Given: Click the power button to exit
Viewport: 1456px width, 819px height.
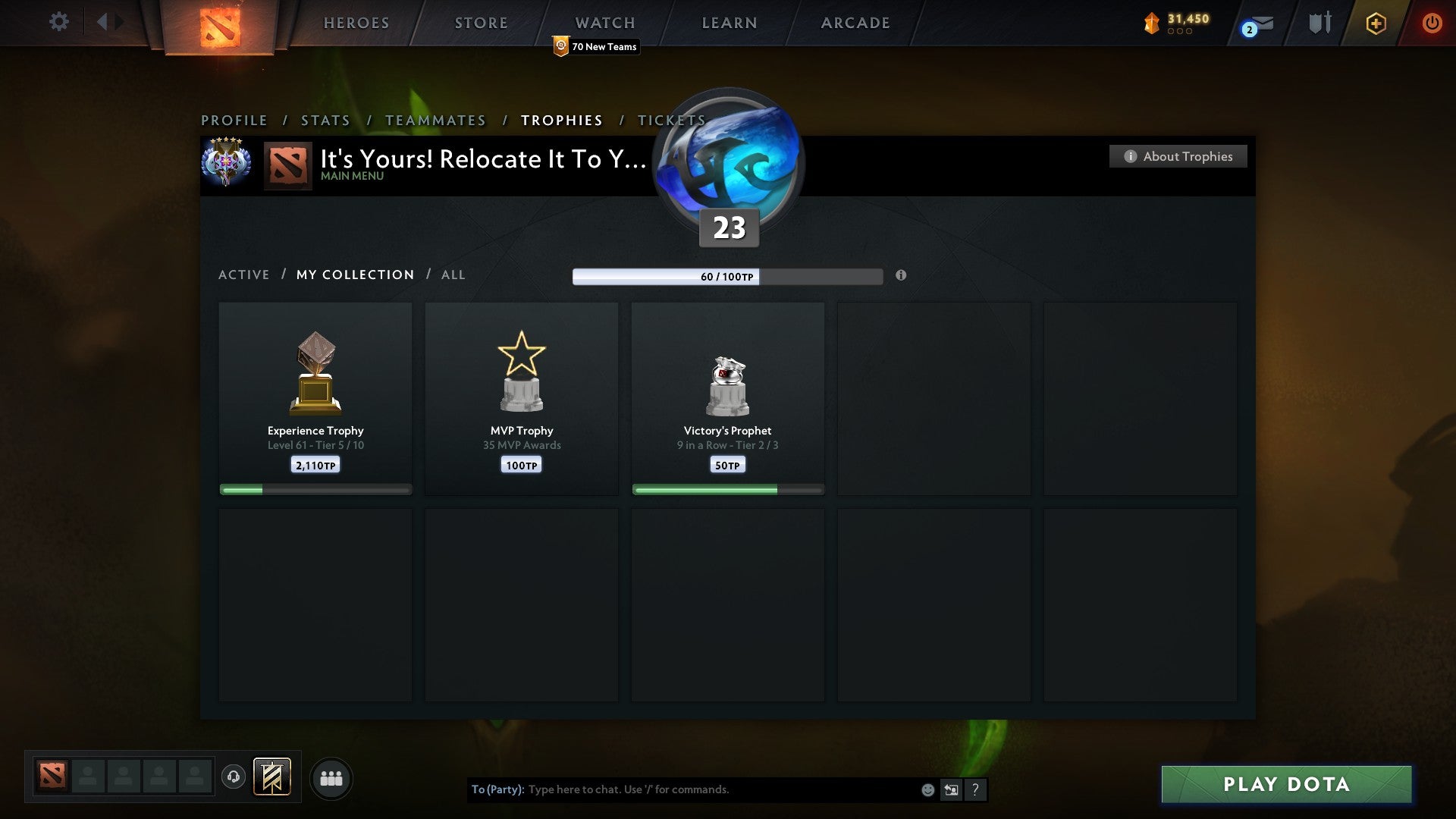Looking at the screenshot, I should (1432, 23).
